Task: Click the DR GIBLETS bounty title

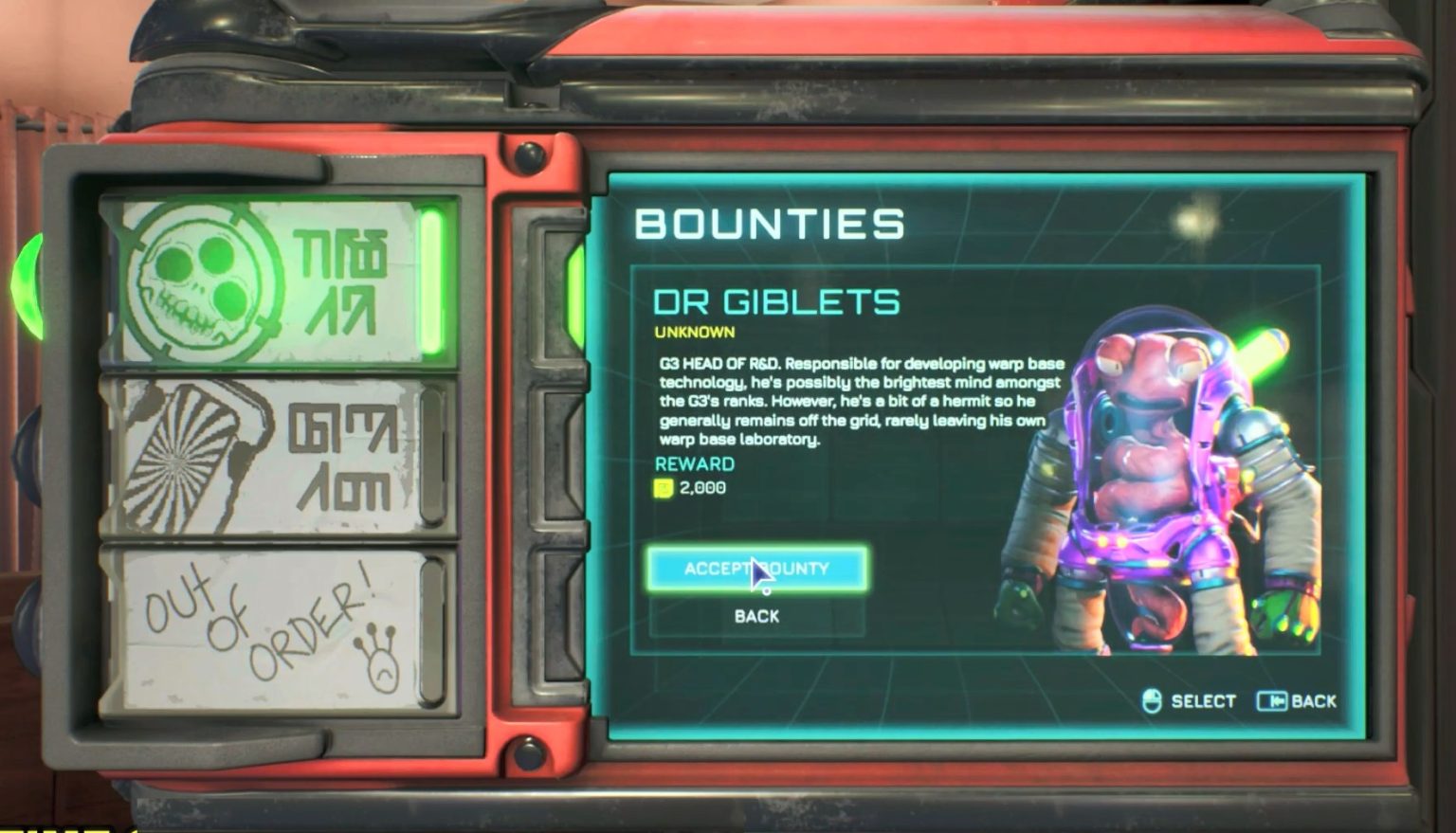Action: [x=777, y=300]
